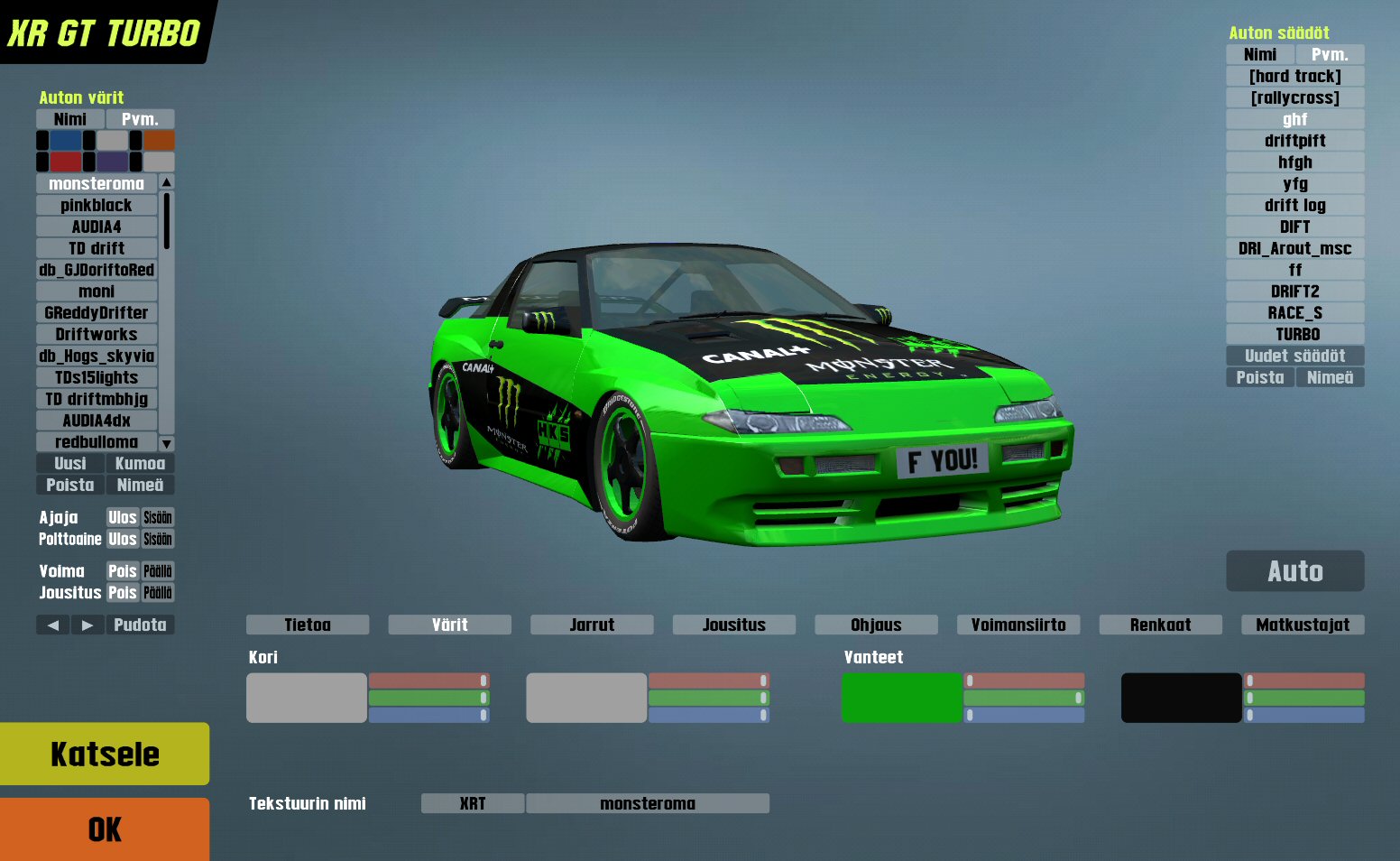Pick the redbulloma skin entry

97,442
